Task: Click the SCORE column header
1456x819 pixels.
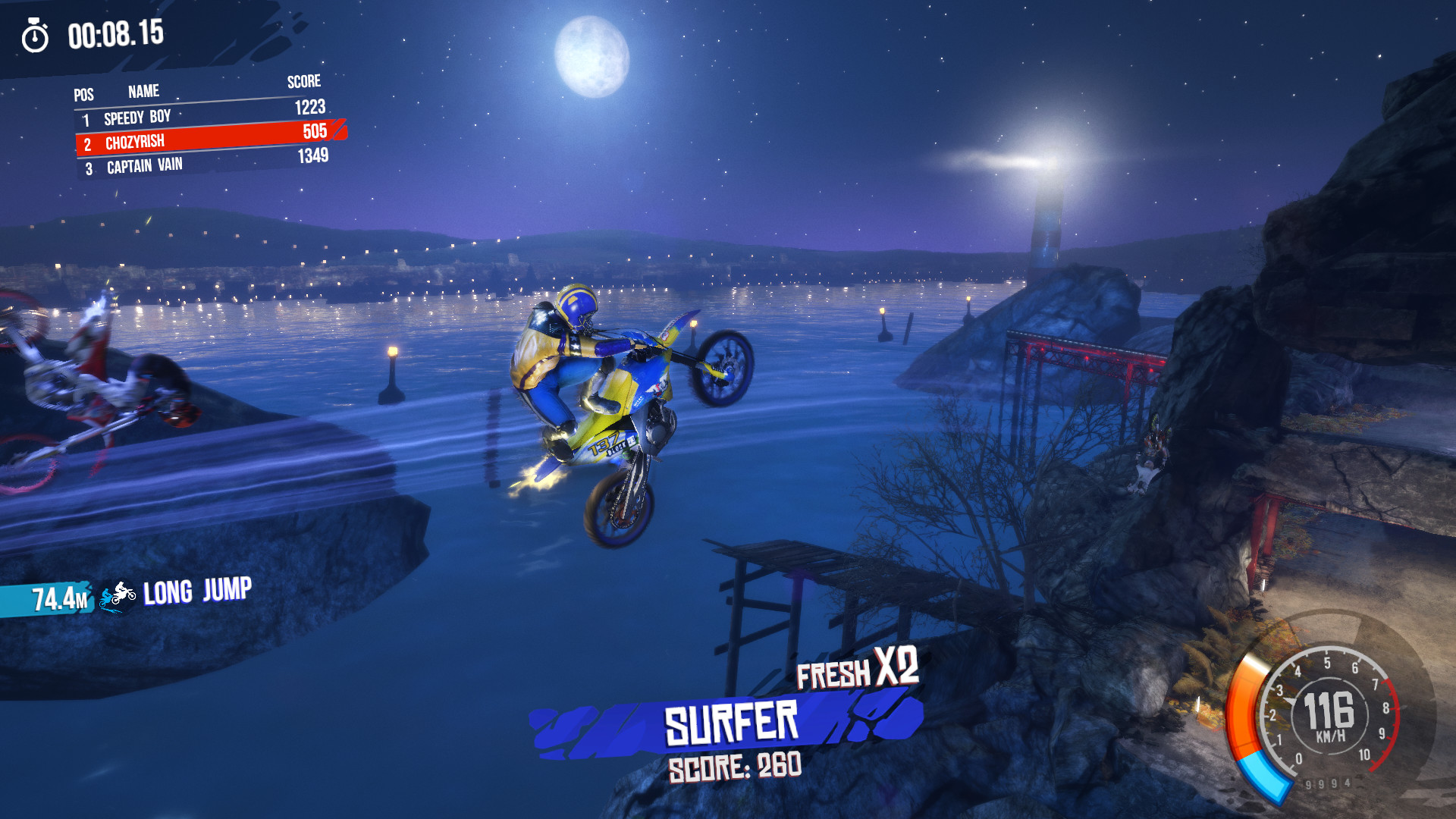Action: tap(303, 82)
